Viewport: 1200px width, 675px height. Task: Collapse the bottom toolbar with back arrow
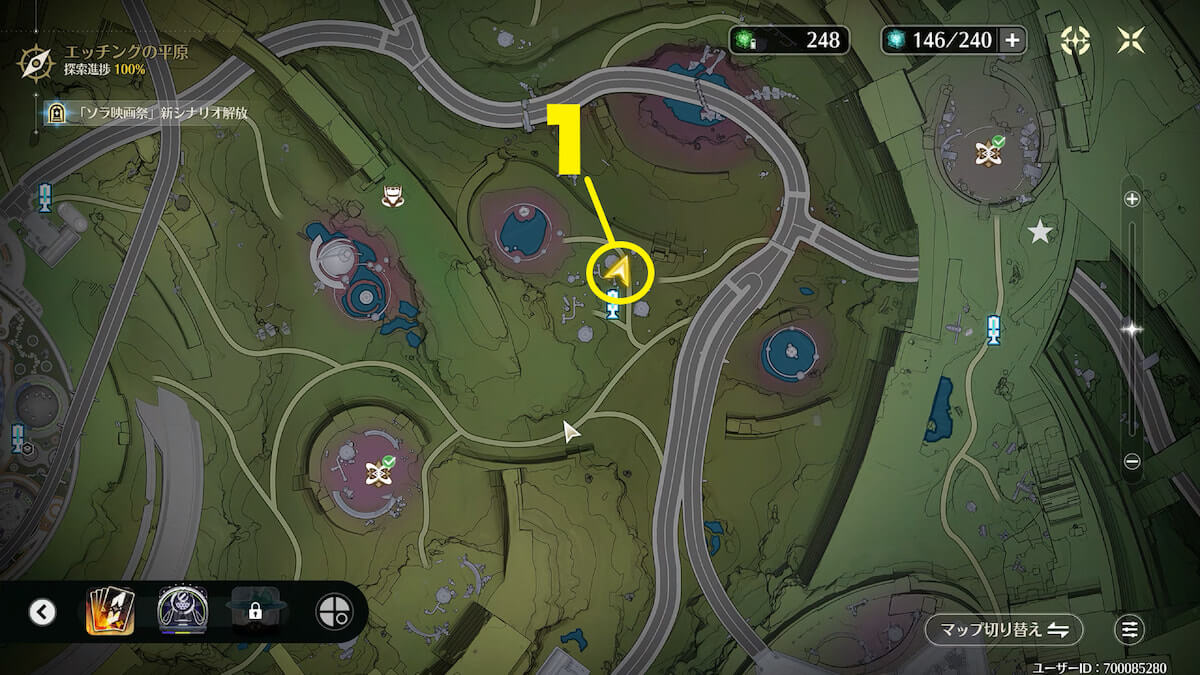pos(42,611)
